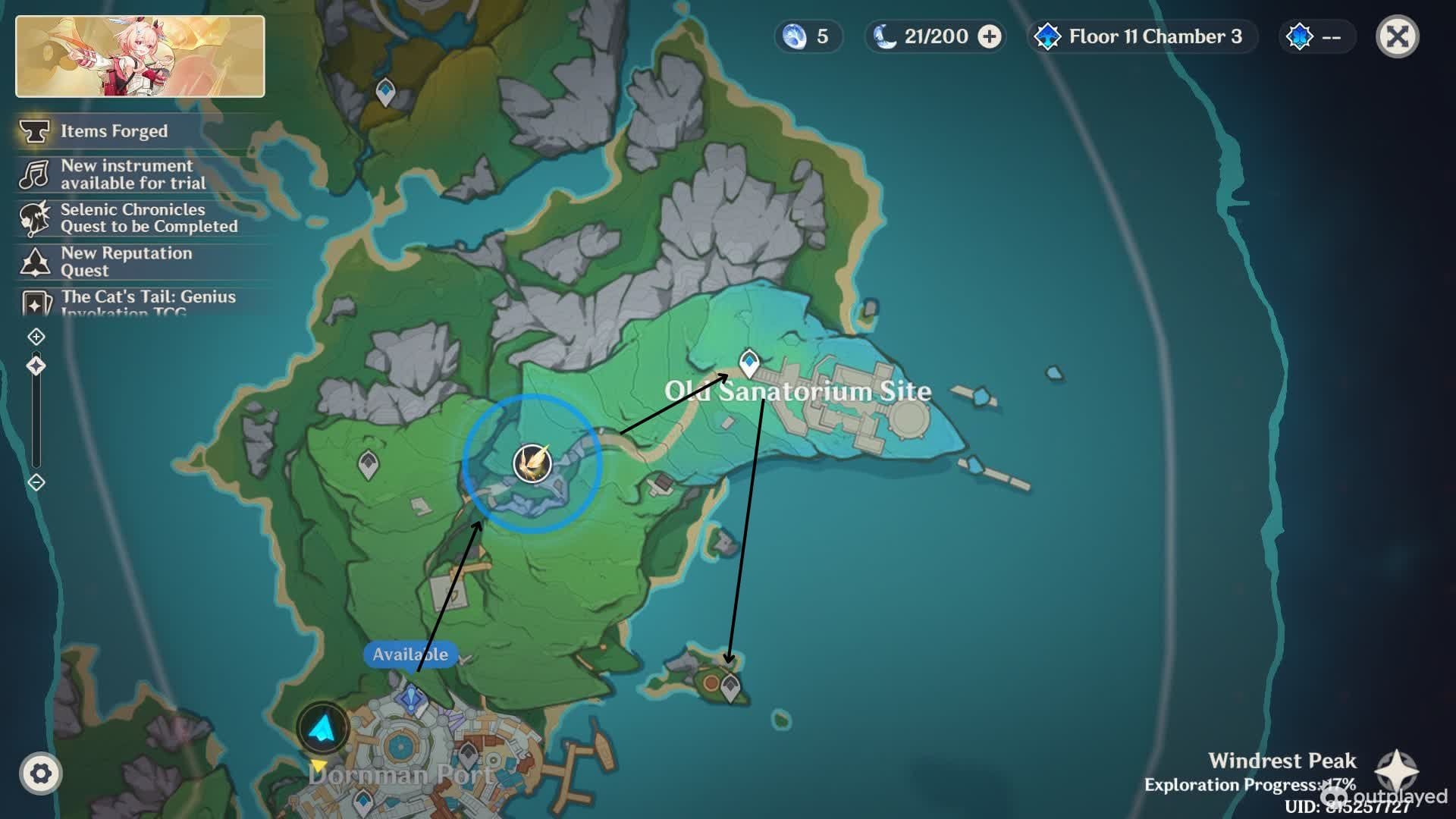Open the event banner thumbnail
Image resolution: width=1456 pixels, height=819 pixels.
140,57
